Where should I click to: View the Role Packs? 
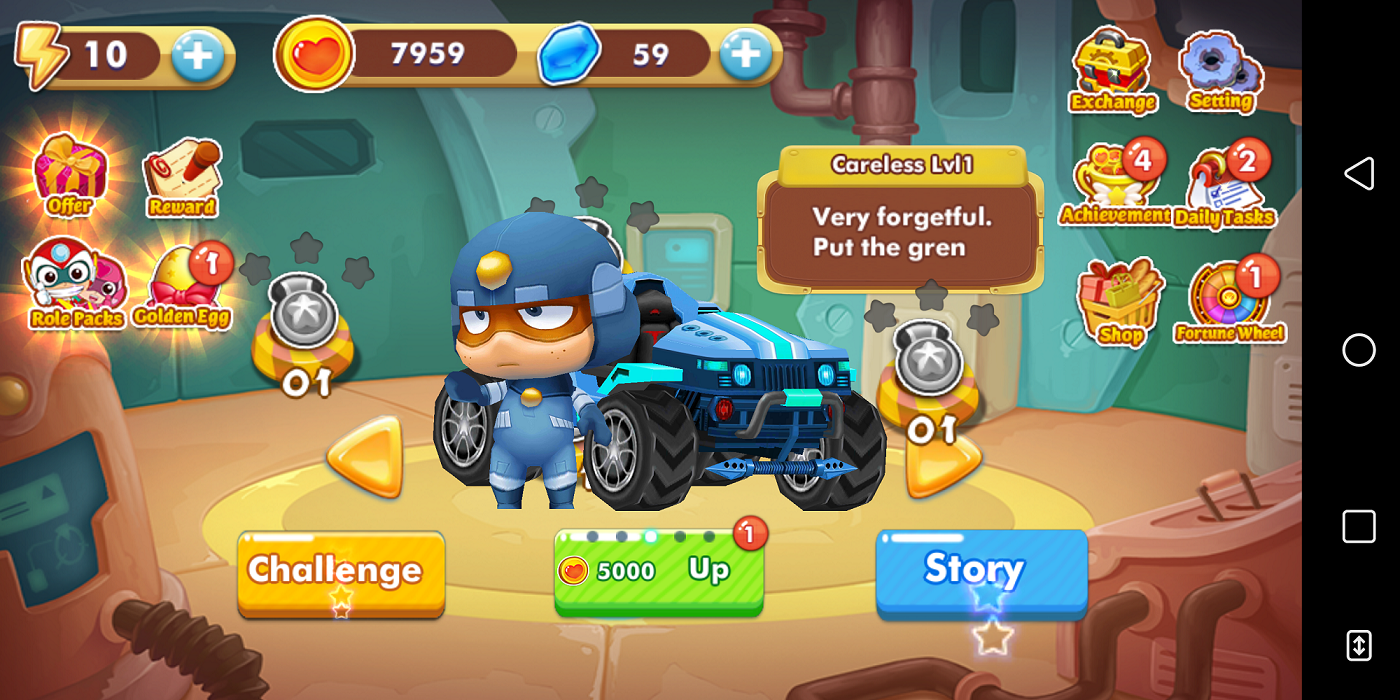point(76,284)
